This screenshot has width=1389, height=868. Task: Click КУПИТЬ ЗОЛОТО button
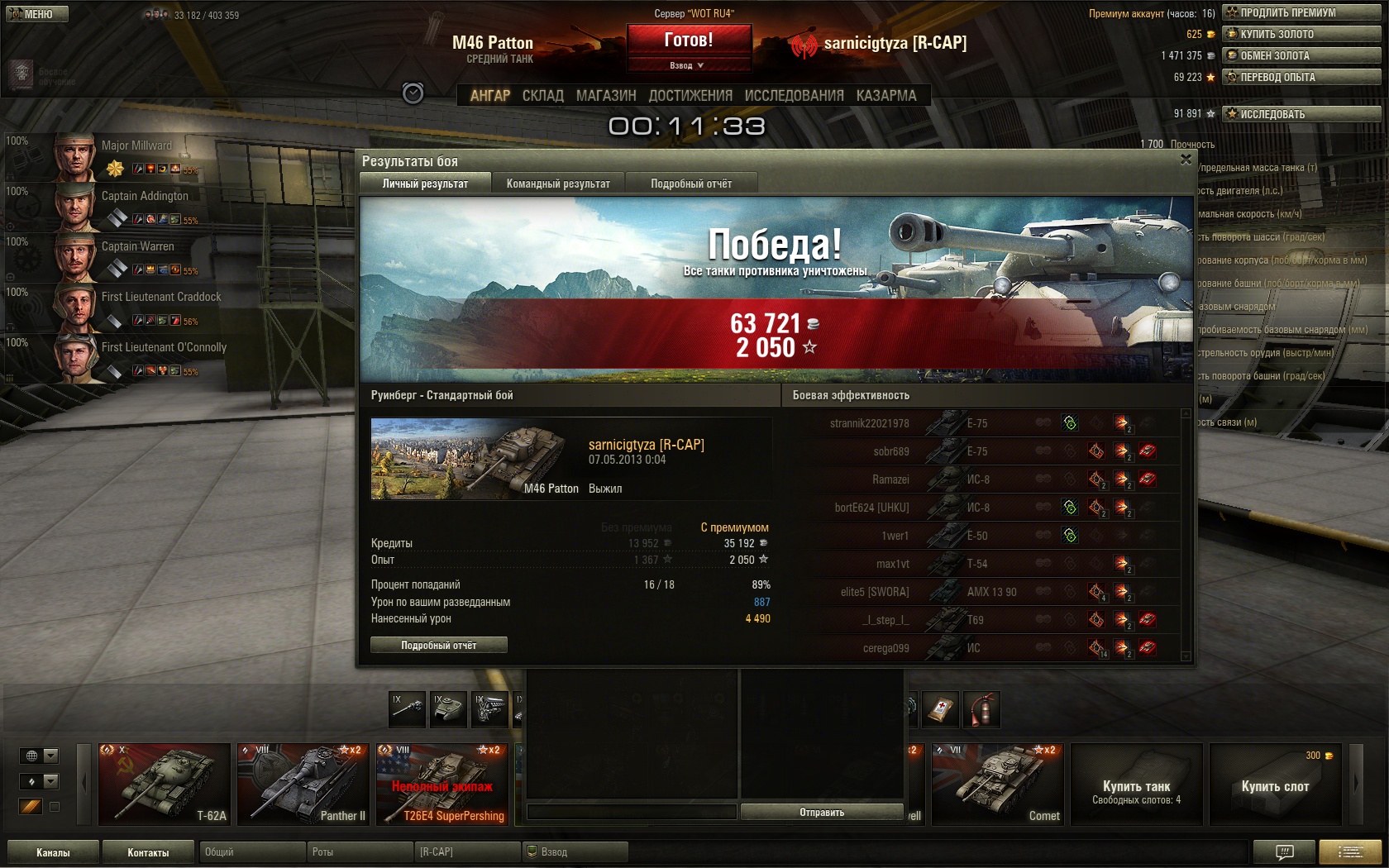pyautogui.click(x=1301, y=34)
